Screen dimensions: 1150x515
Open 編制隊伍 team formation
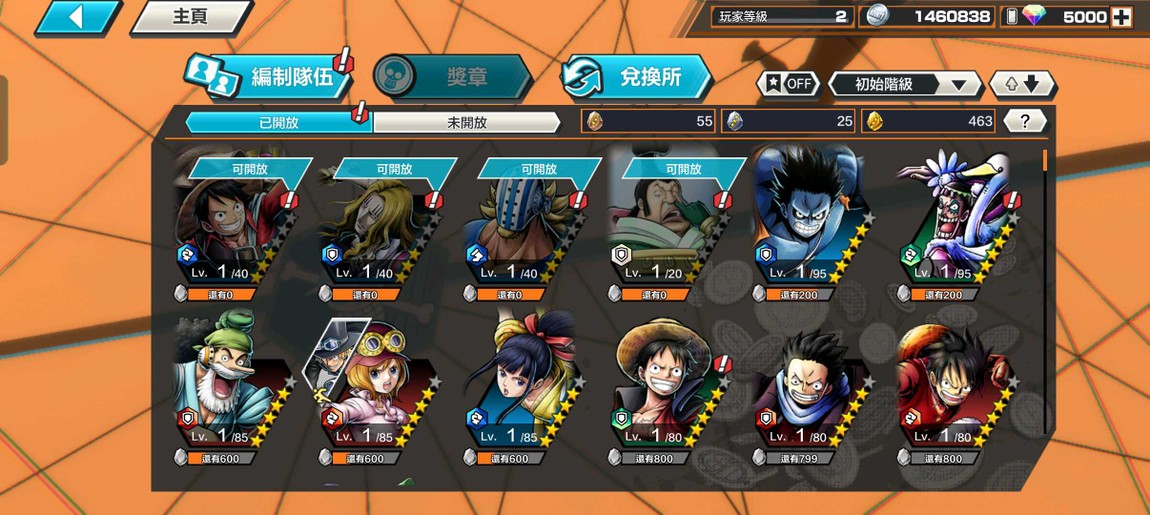click(270, 77)
